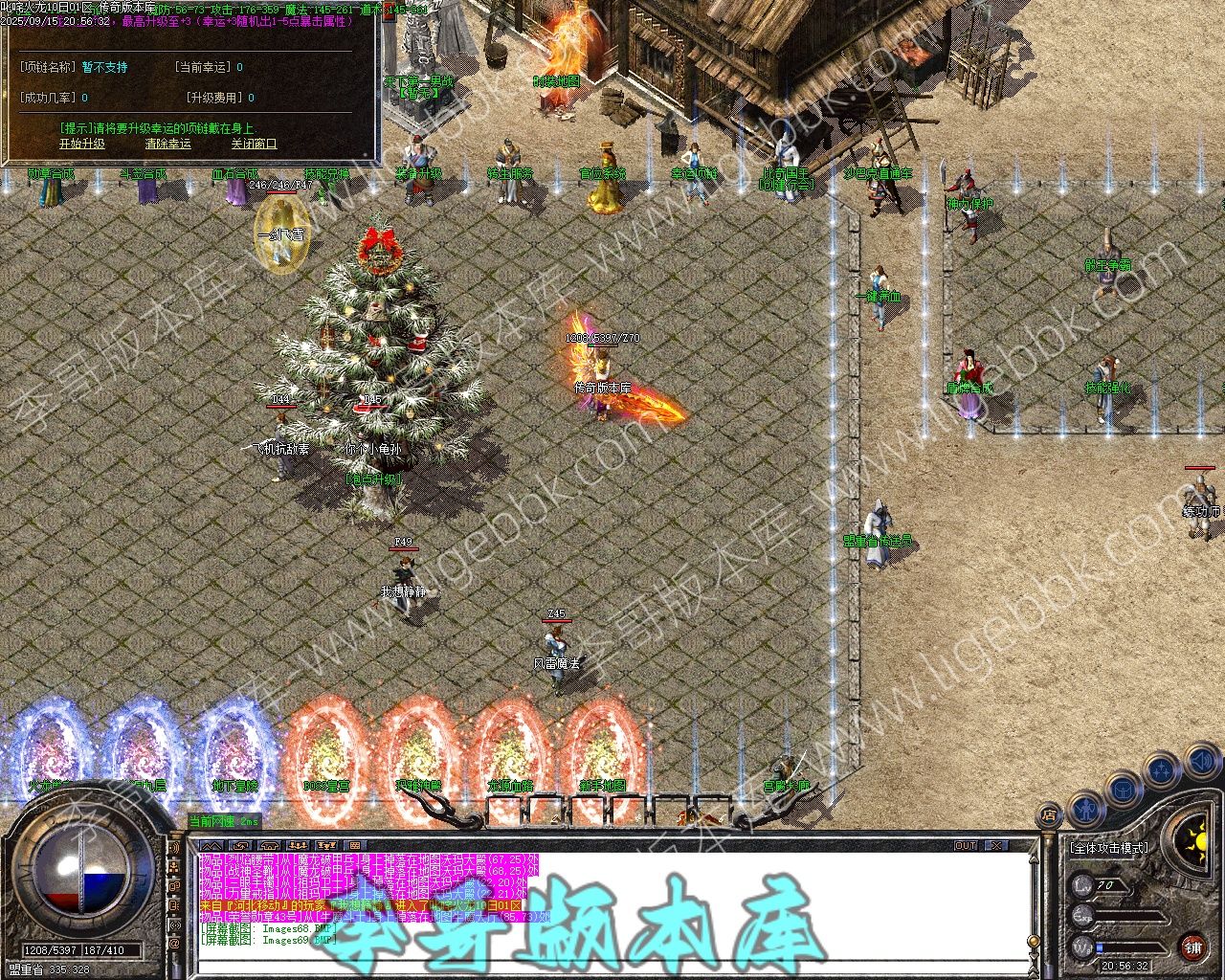
Task: Click the OUT button on the chat bar
Action: pyautogui.click(x=967, y=846)
